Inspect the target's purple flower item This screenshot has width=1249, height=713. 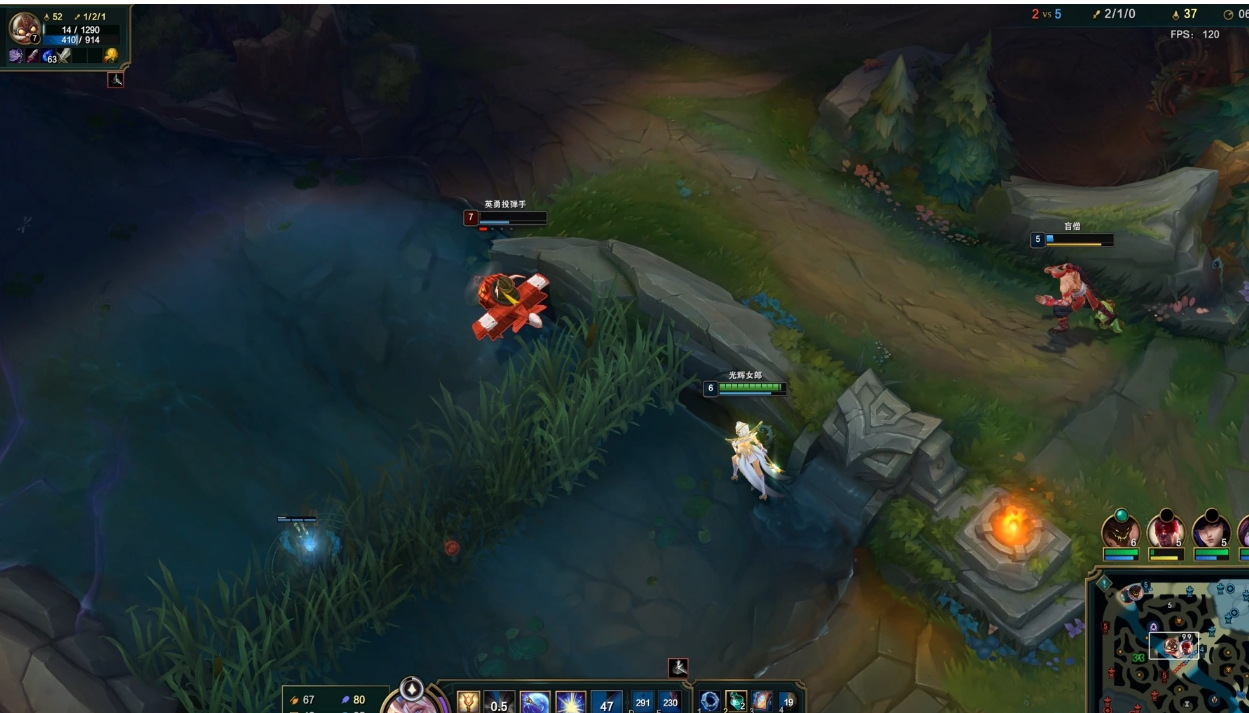[17, 56]
